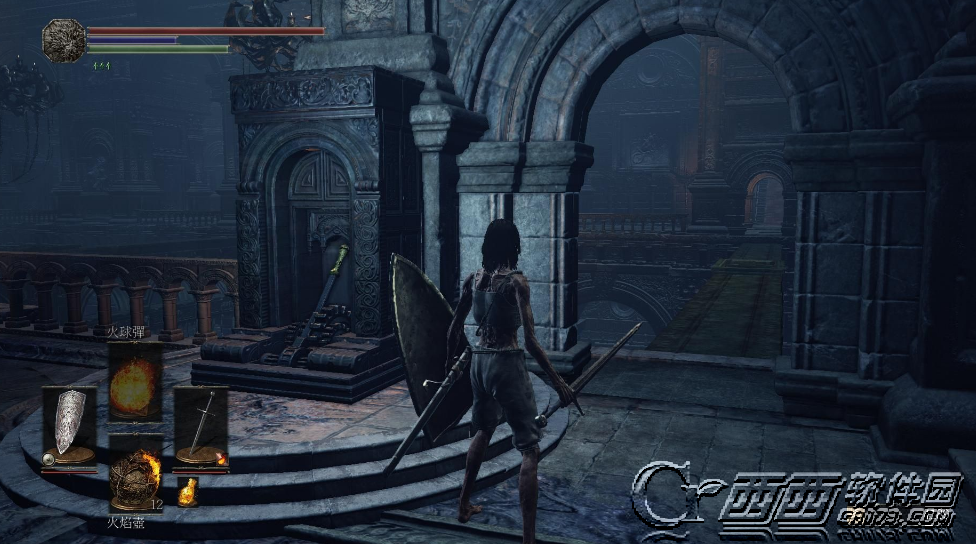This screenshot has width=976, height=544.
Task: Click the round character emblem beside the health bar
Action: pos(63,40)
